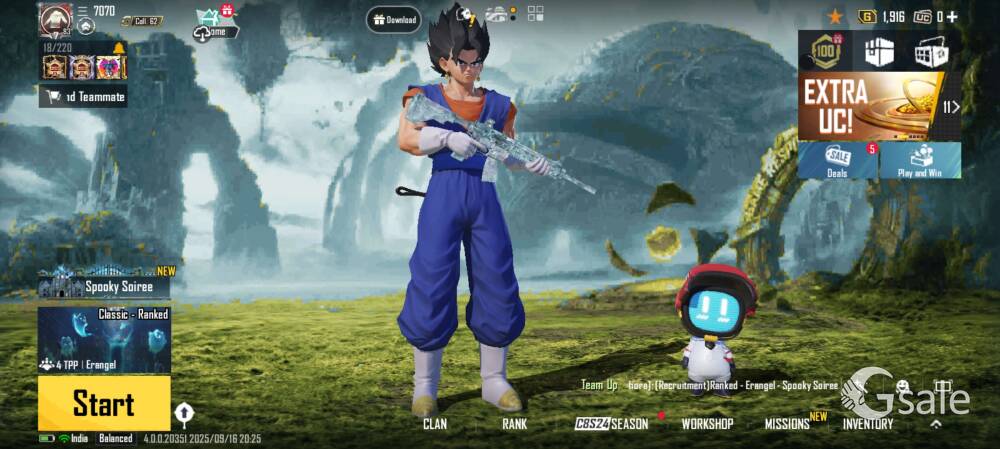1000x449 pixels.
Task: Open the Workshop menu
Action: click(x=707, y=424)
